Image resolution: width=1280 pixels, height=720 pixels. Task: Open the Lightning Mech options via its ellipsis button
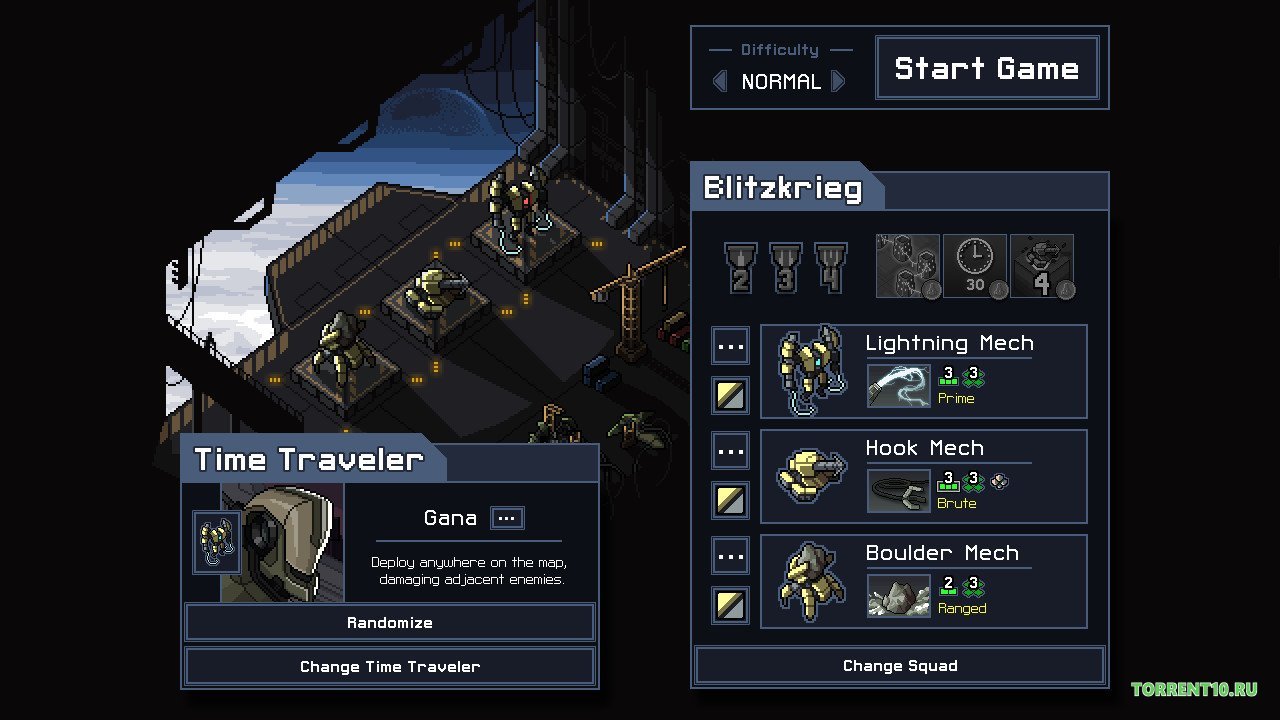point(730,345)
